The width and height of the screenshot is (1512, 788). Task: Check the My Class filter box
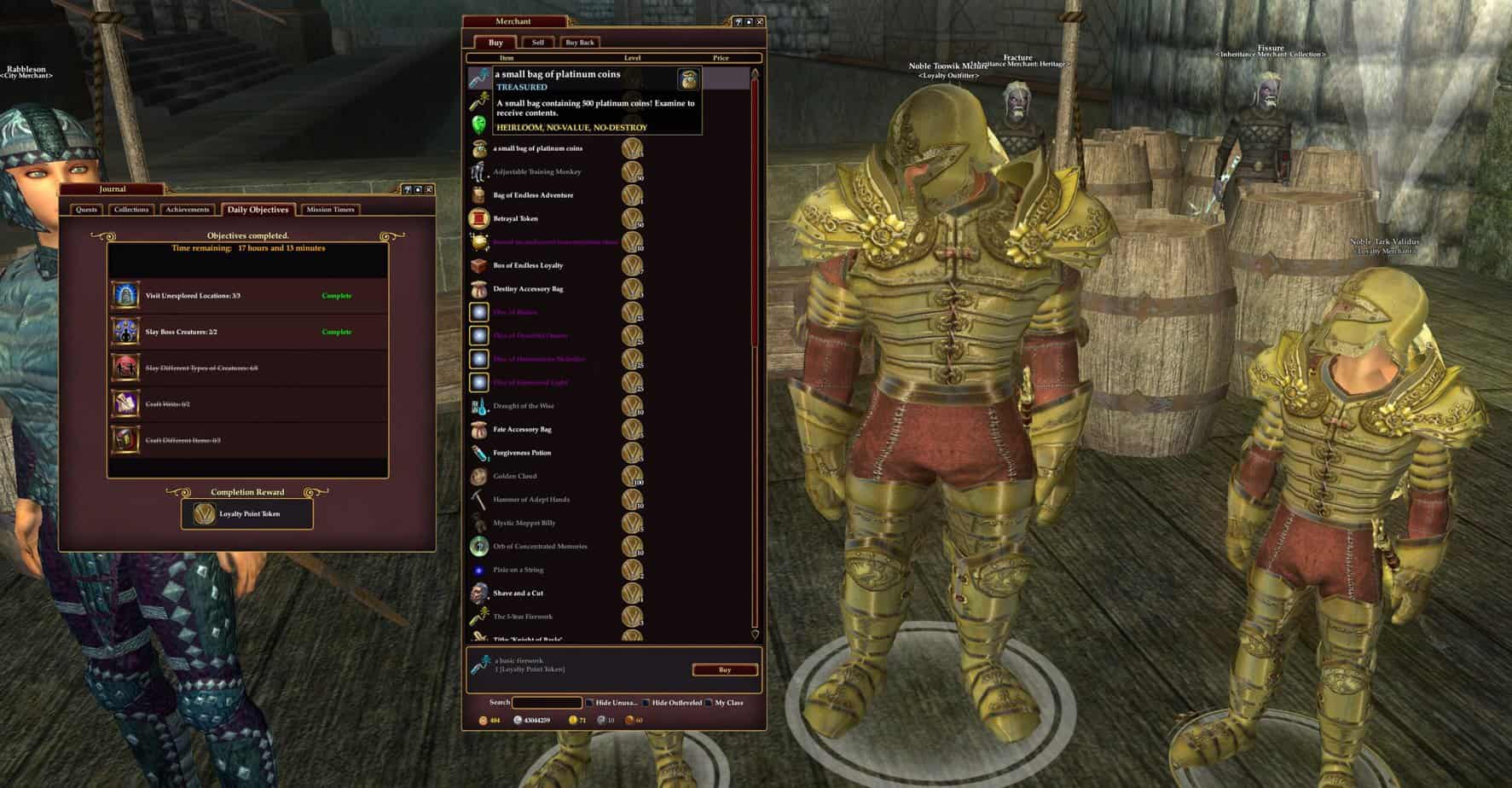(710, 703)
